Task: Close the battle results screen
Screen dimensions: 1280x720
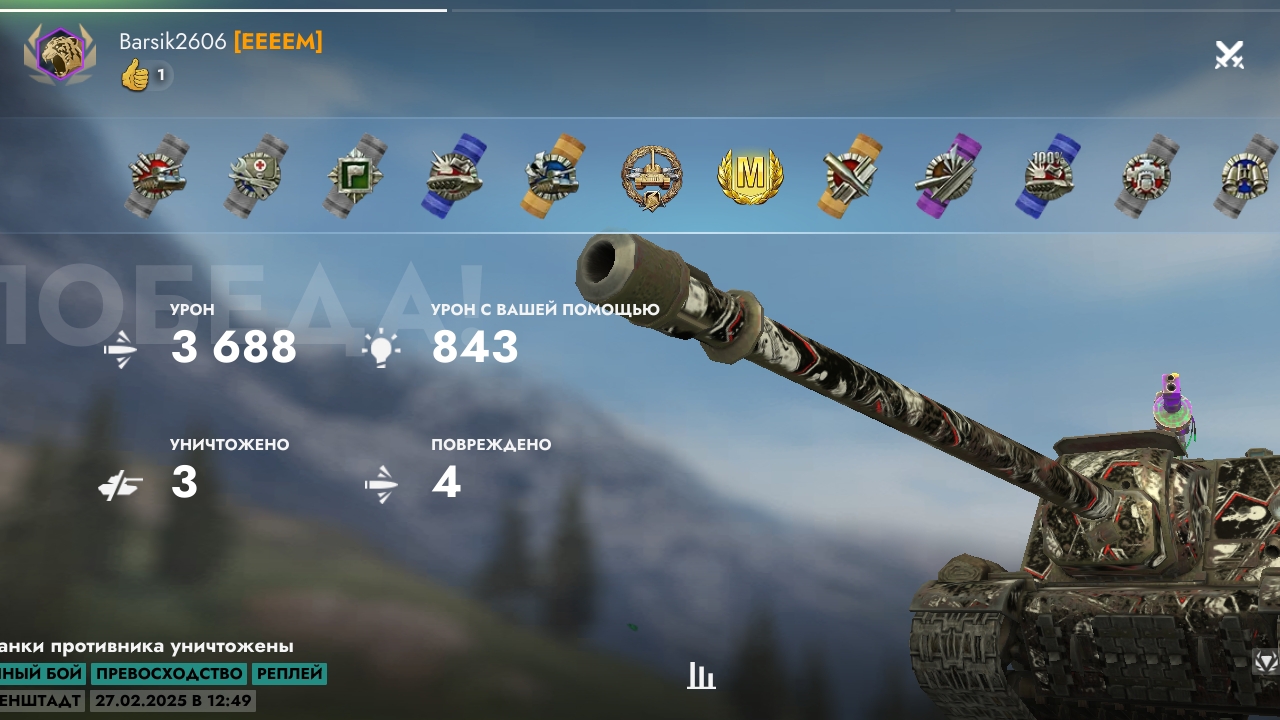Action: coord(1229,55)
